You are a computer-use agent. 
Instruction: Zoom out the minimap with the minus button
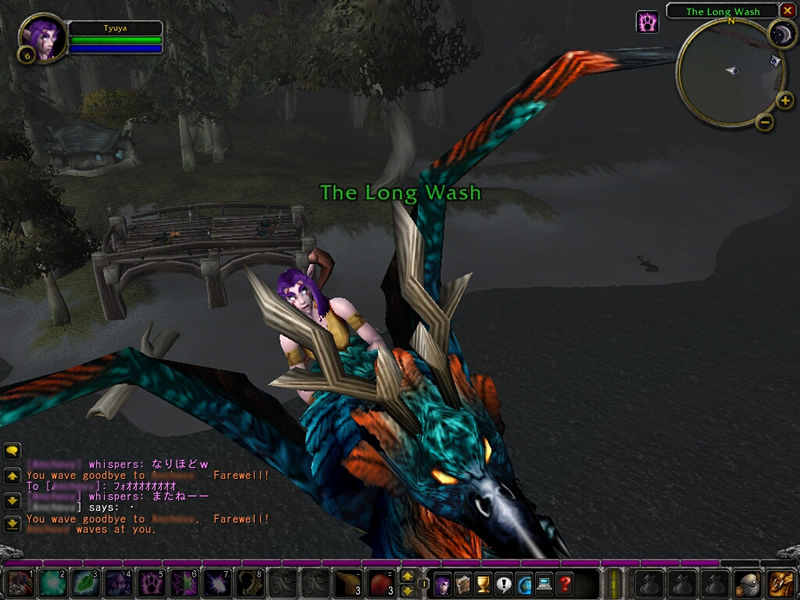pos(764,122)
